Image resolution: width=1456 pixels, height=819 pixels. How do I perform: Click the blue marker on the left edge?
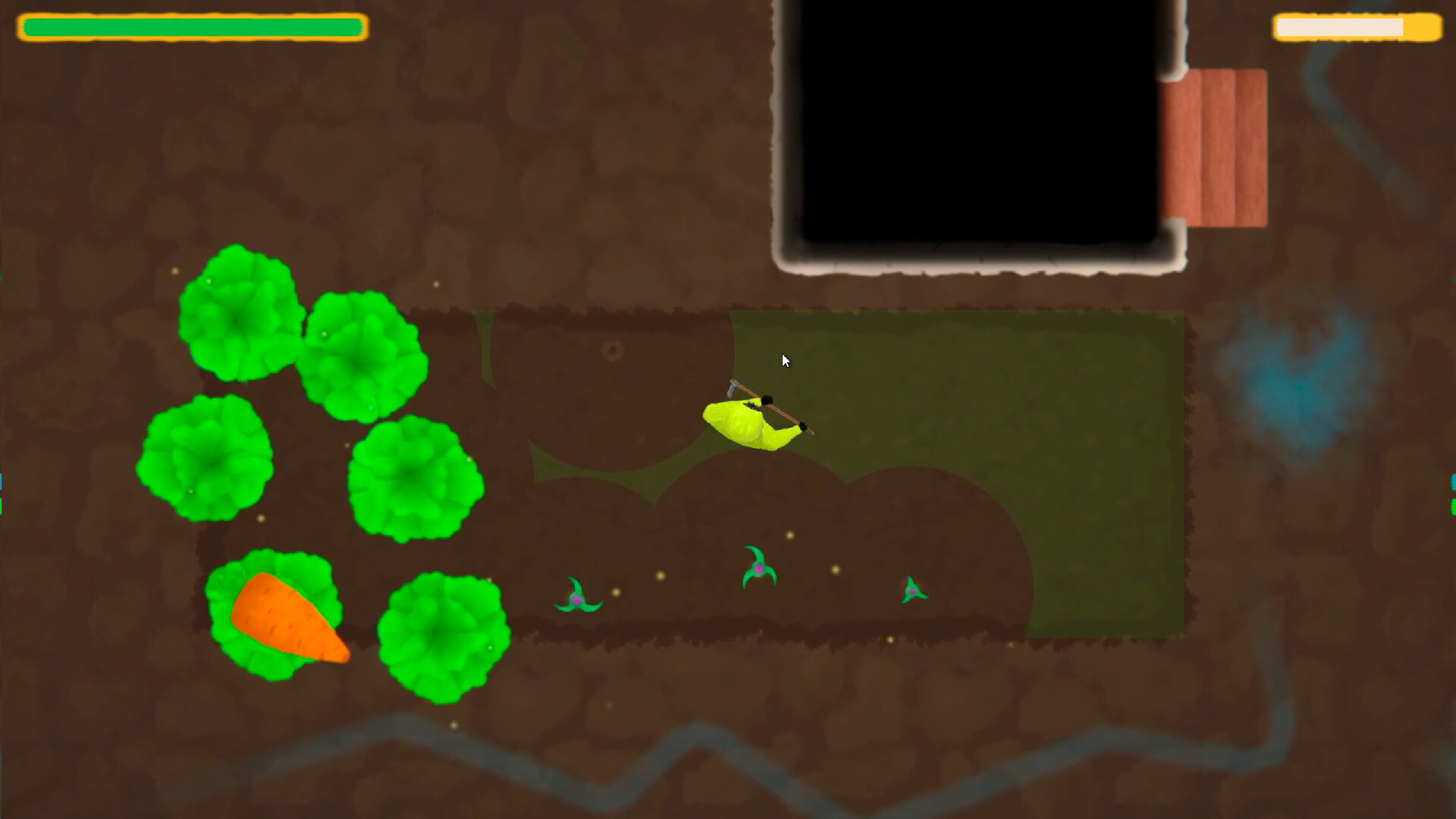click(x=2, y=481)
